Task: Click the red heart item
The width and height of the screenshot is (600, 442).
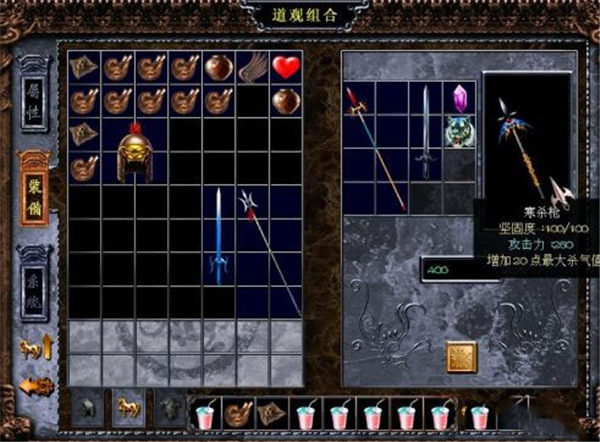Action: [x=286, y=68]
